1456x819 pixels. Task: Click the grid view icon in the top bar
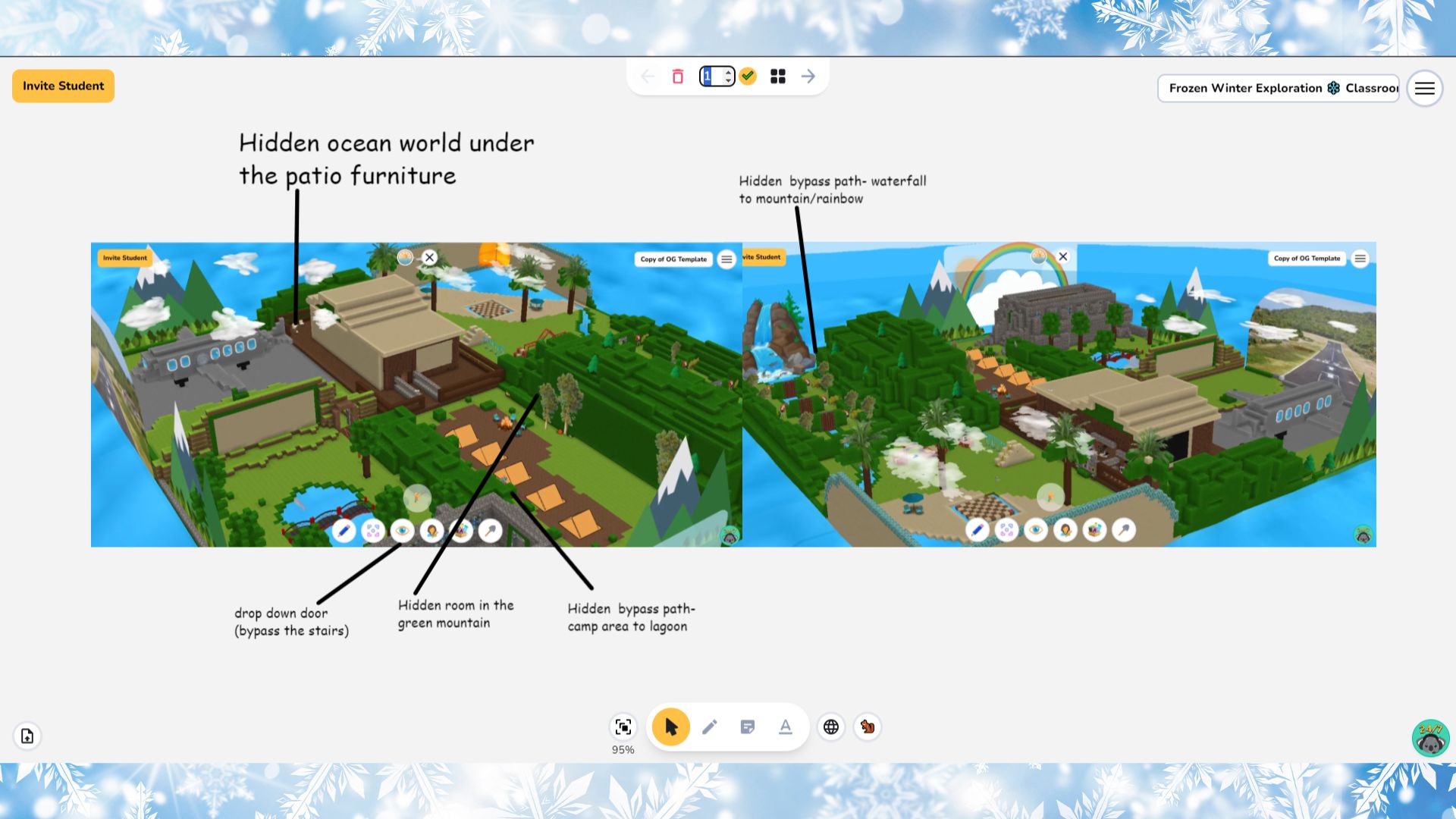(x=777, y=76)
